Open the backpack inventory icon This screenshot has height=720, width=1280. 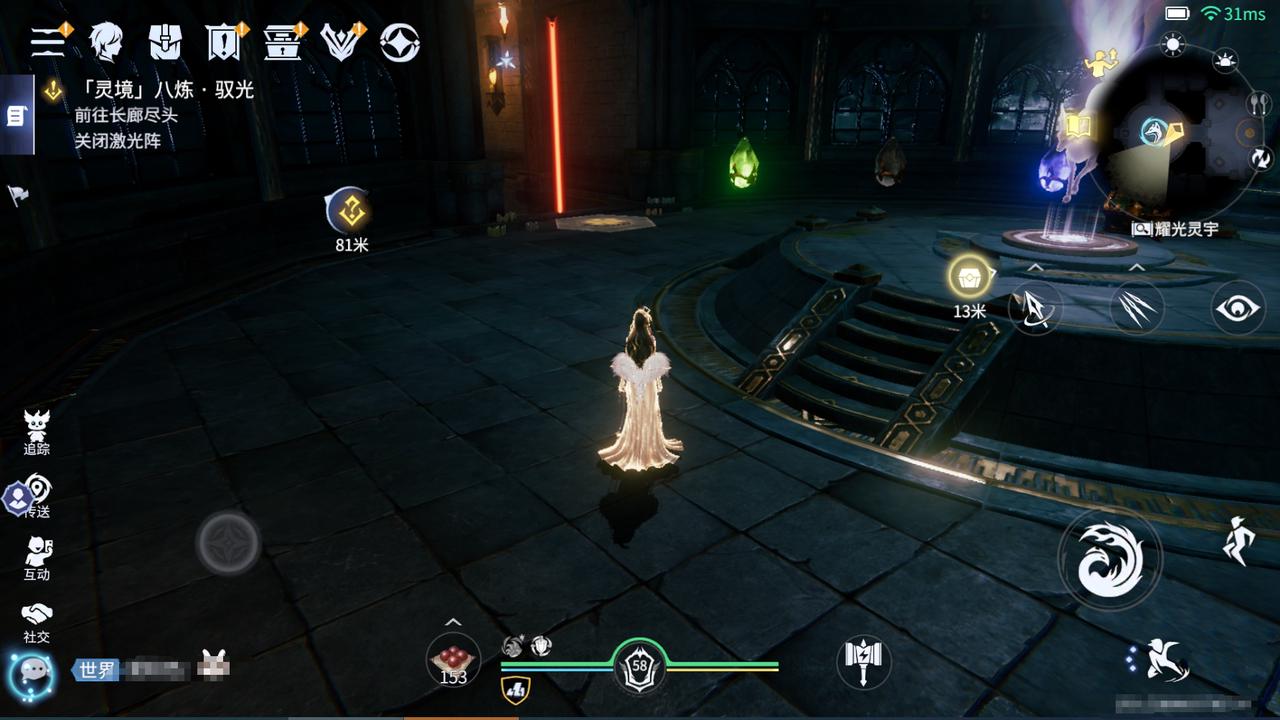pyautogui.click(x=165, y=42)
